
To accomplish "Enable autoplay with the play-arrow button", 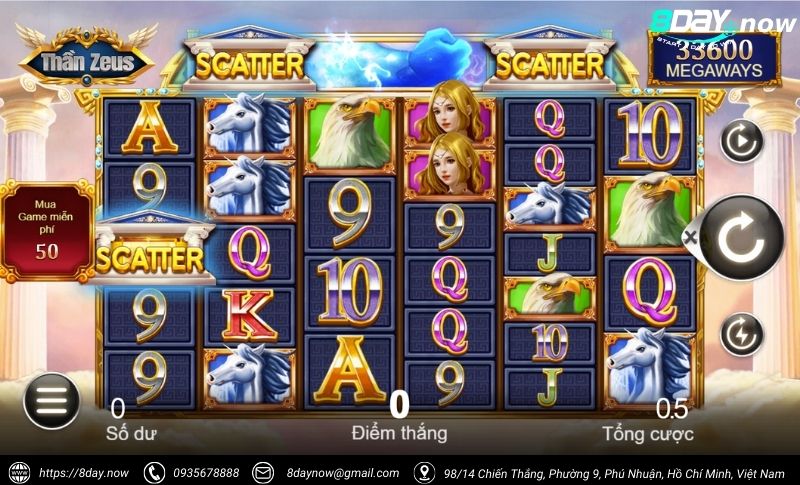I will tap(741, 142).
